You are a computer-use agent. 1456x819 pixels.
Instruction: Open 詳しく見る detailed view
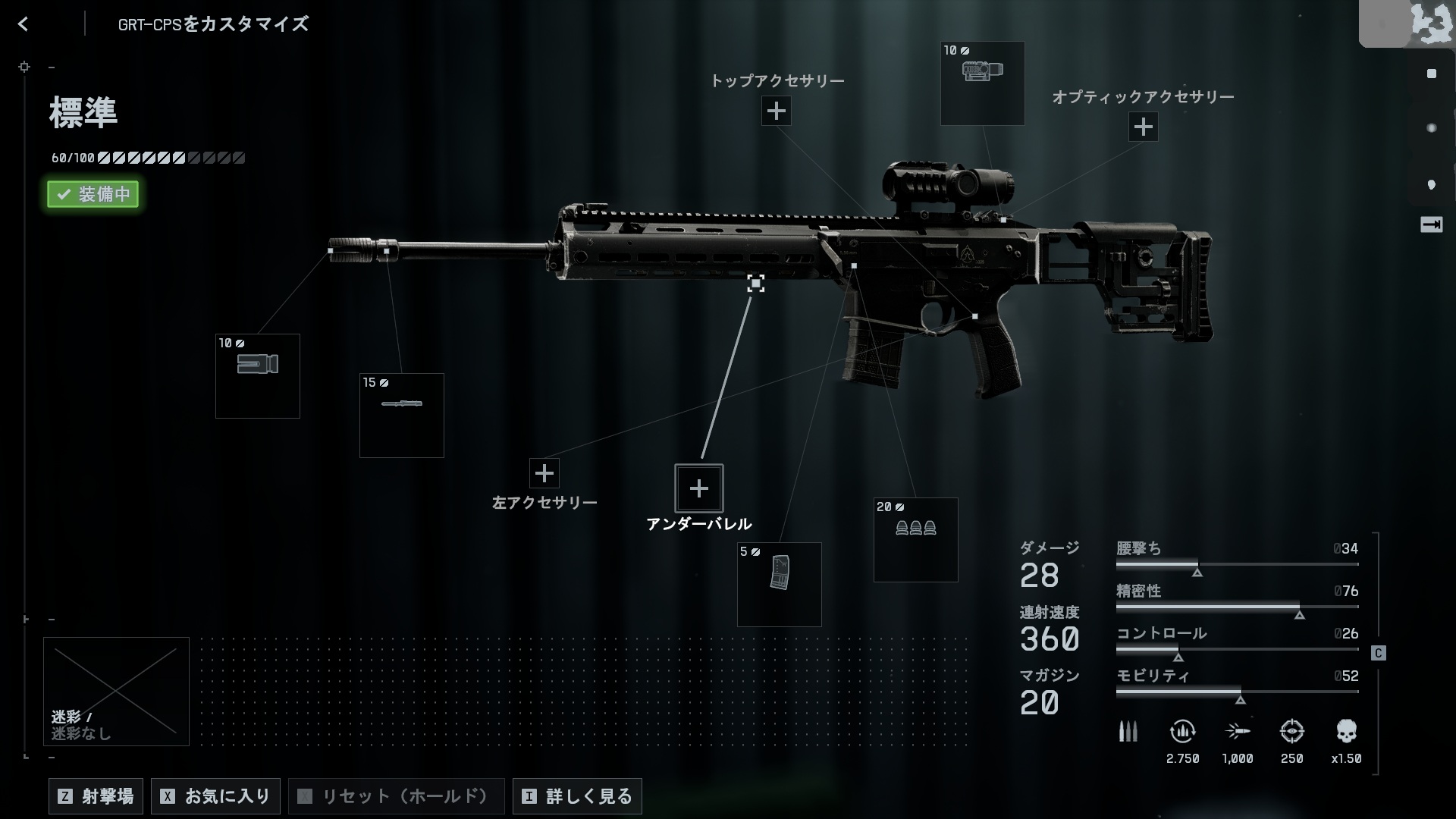[577, 796]
